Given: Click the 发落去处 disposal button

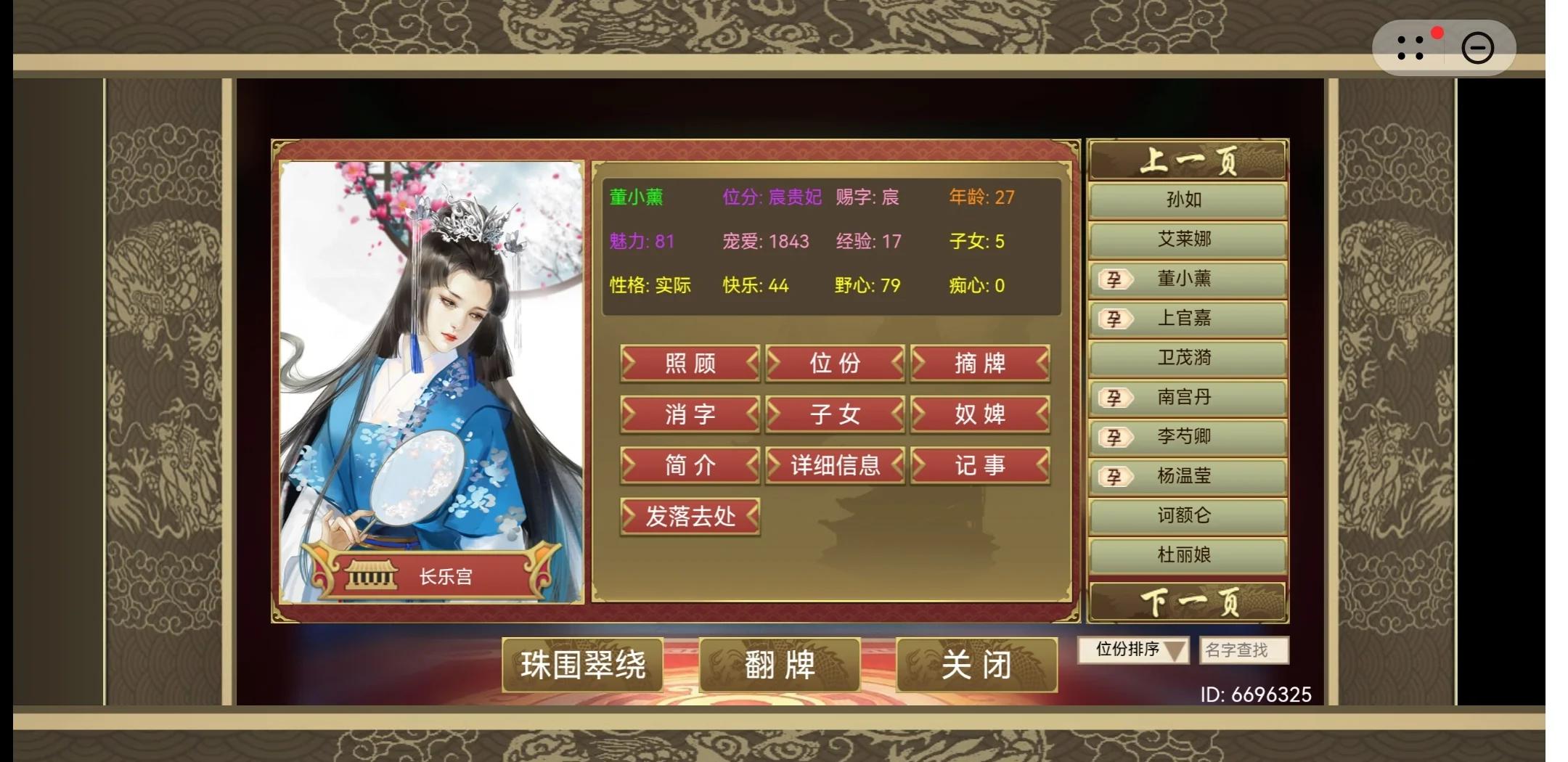Looking at the screenshot, I should (690, 515).
